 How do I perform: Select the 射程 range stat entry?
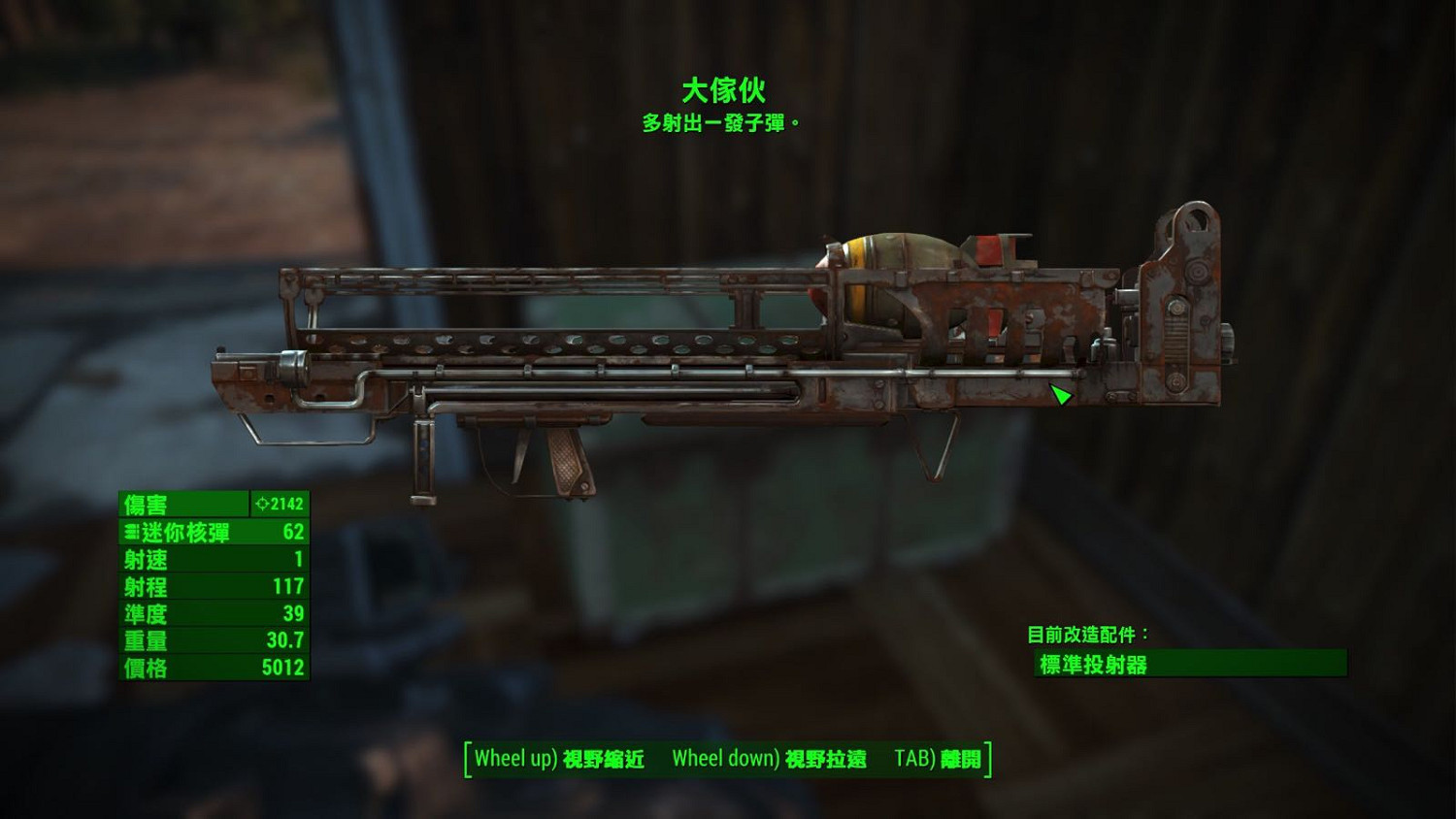[x=214, y=586]
